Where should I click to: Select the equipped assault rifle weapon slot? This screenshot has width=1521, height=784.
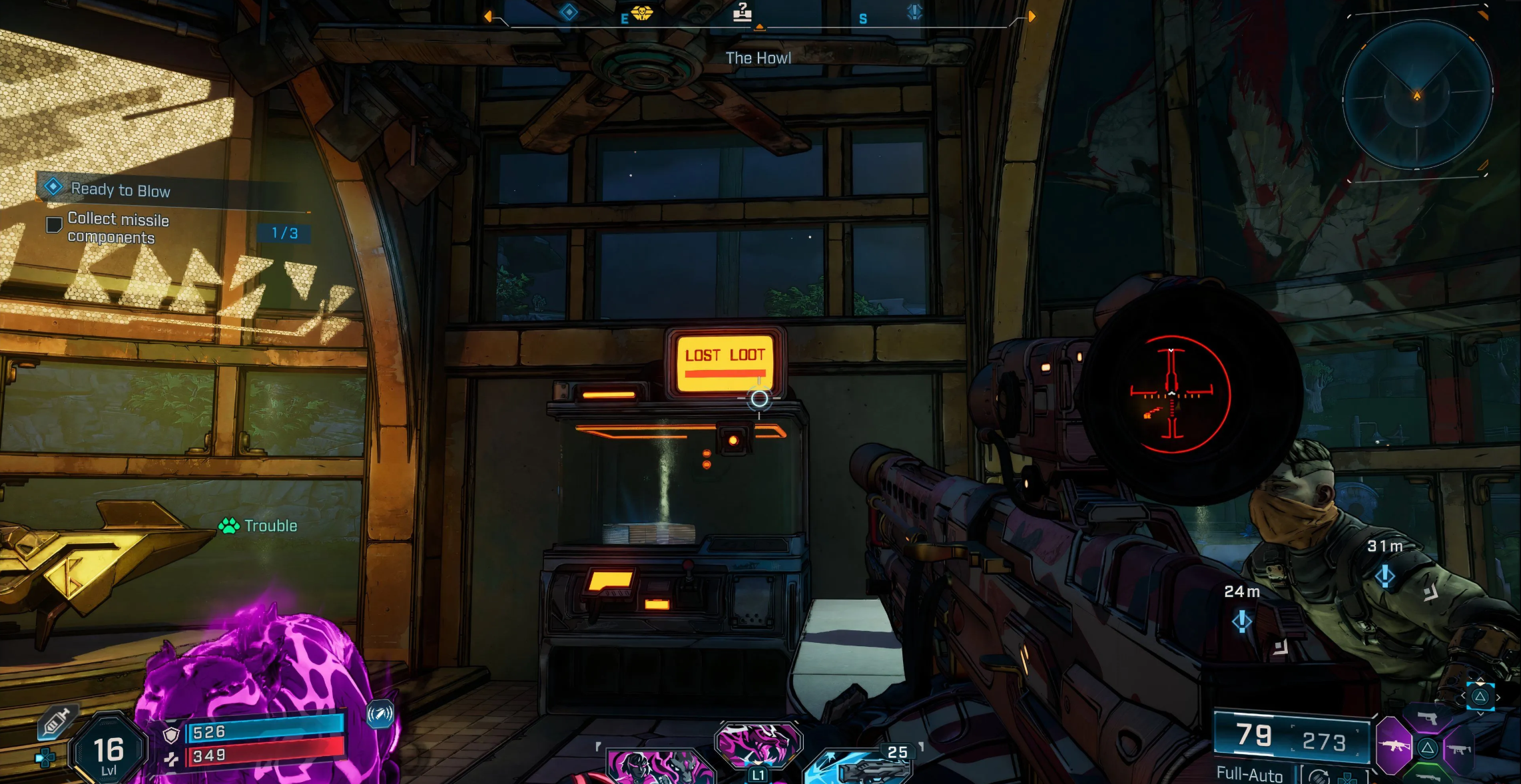pyautogui.click(x=1393, y=746)
